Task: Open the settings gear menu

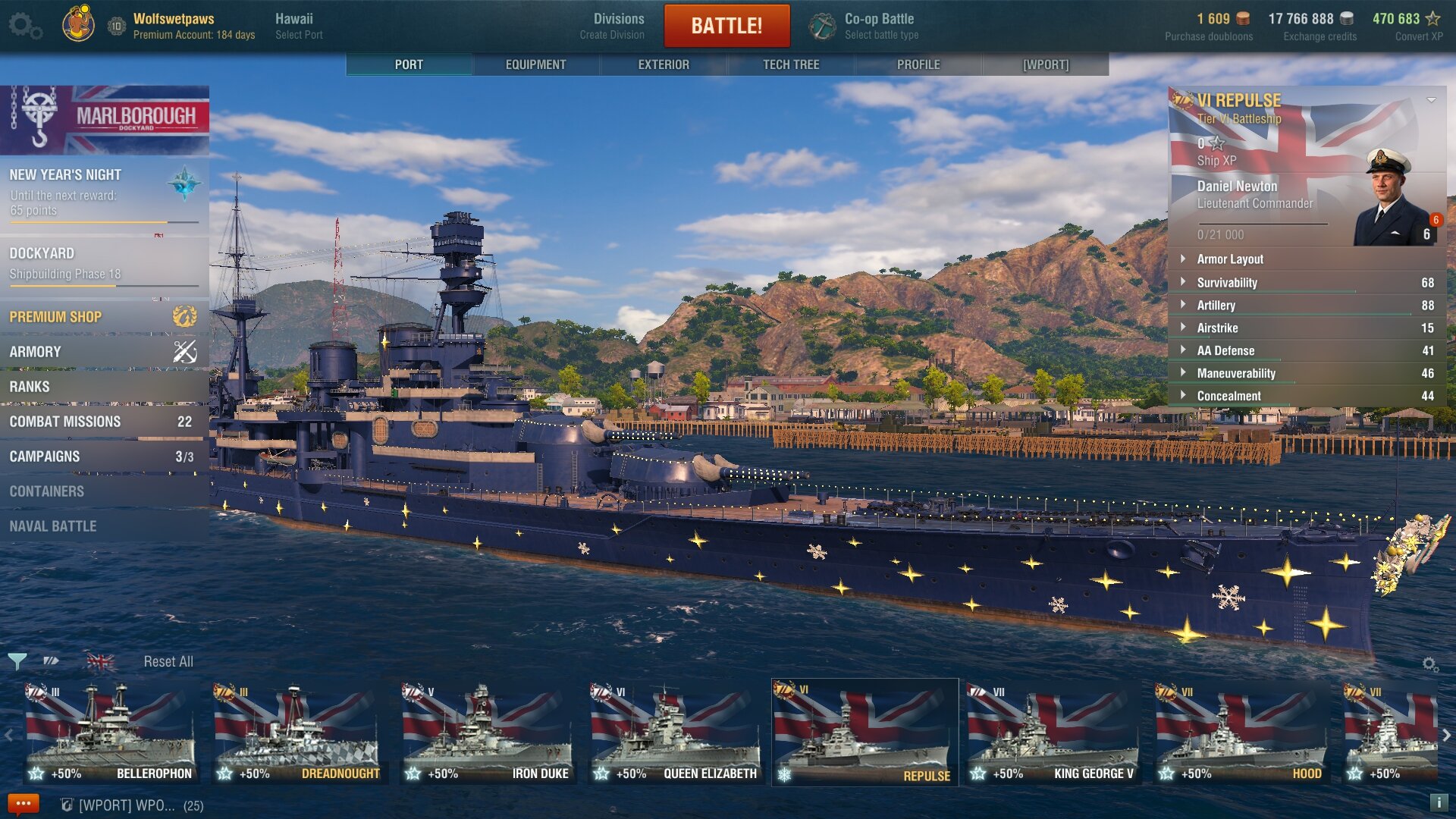Action: 24,26
